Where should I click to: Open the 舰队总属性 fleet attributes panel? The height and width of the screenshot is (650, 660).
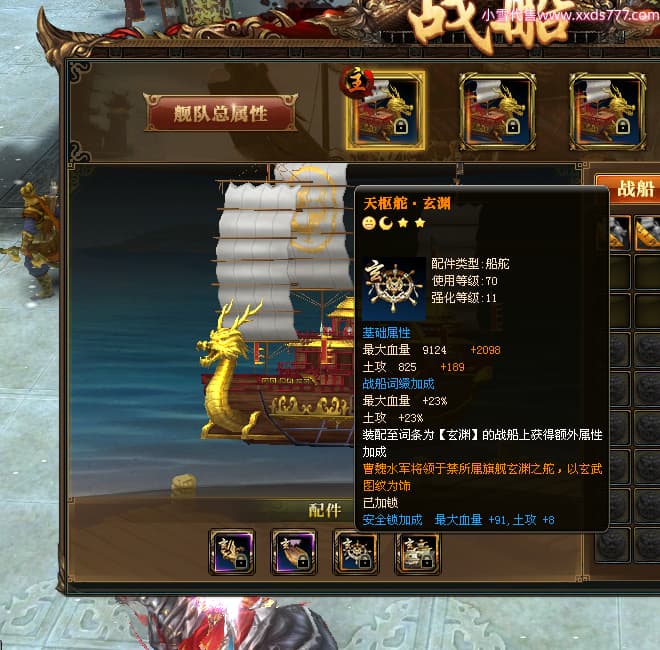[221, 113]
